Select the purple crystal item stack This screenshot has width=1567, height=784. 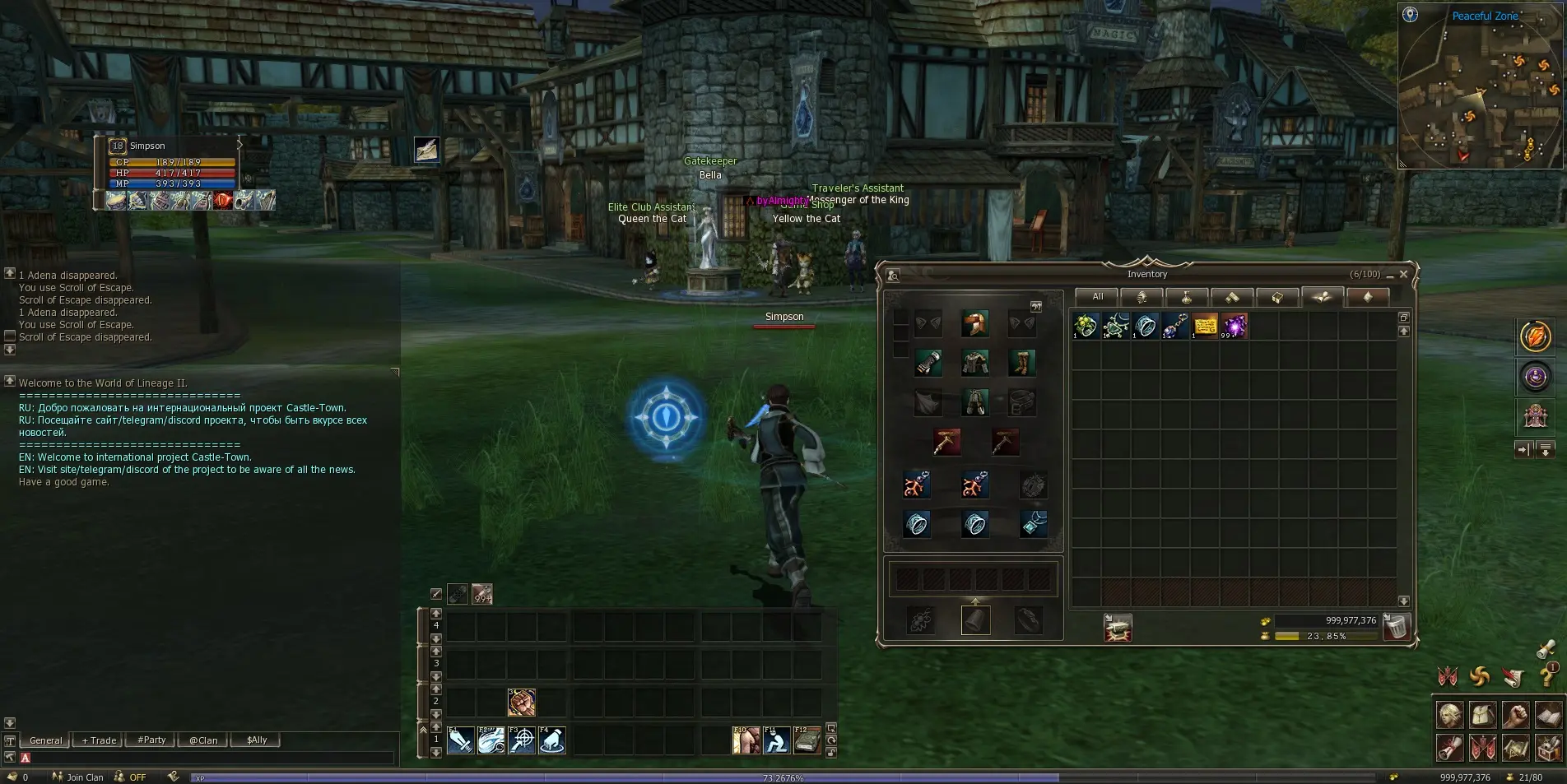[x=1234, y=326]
